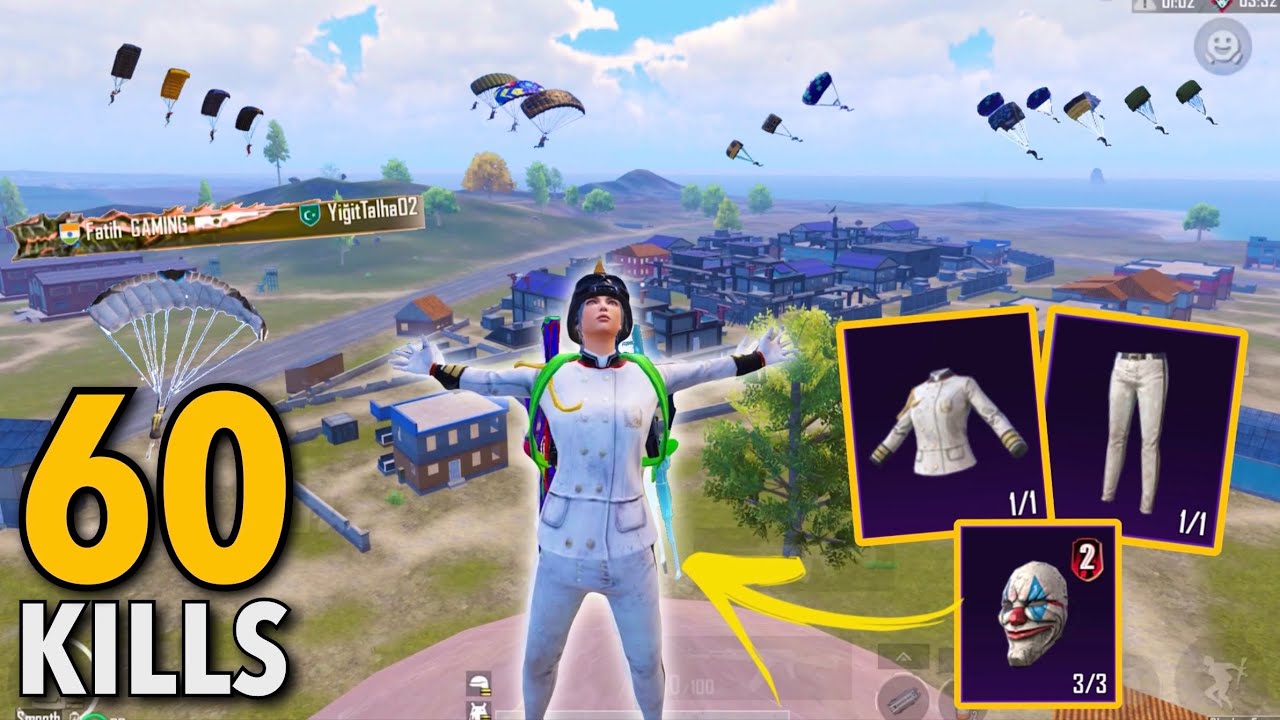Expand the throwables chevron above the grenade
The height and width of the screenshot is (720, 1280).
903,655
